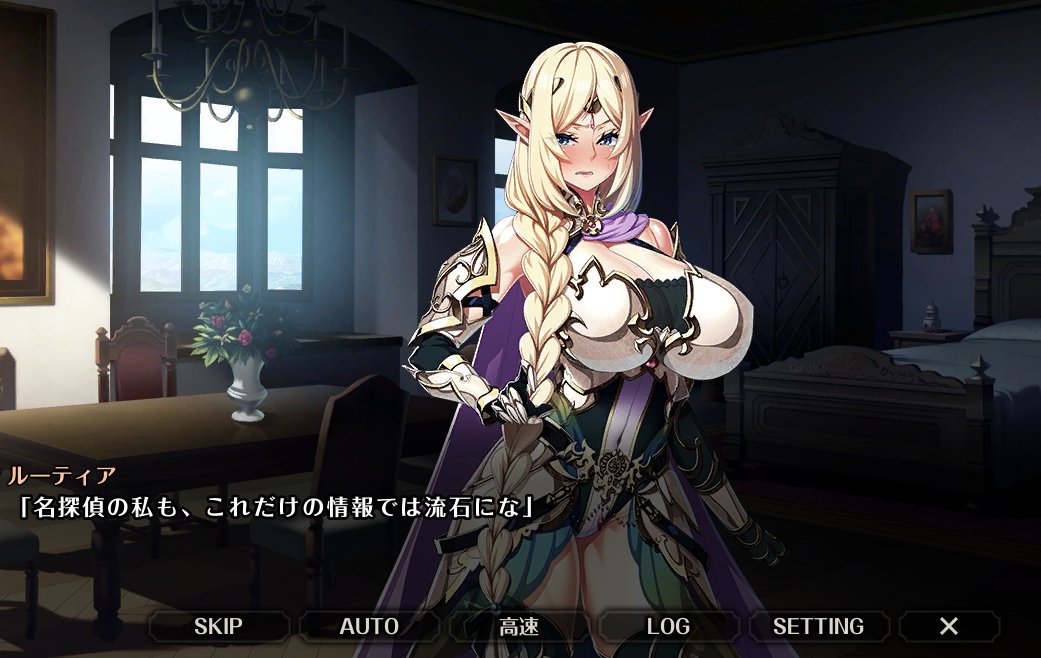Click the SKIP button
Viewport: 1041px width, 658px height.
218,627
